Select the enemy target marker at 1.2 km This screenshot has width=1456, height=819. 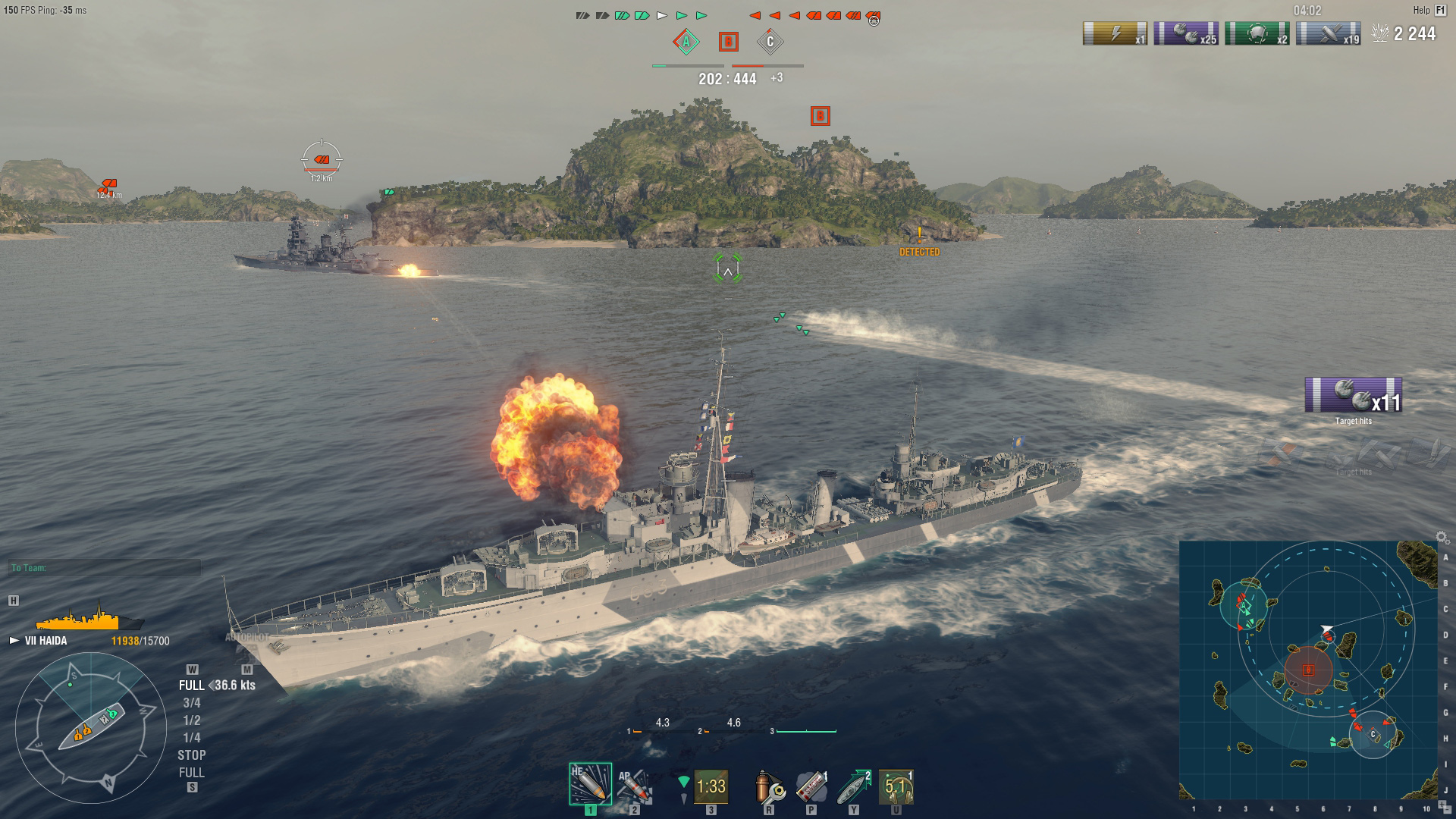(x=323, y=161)
